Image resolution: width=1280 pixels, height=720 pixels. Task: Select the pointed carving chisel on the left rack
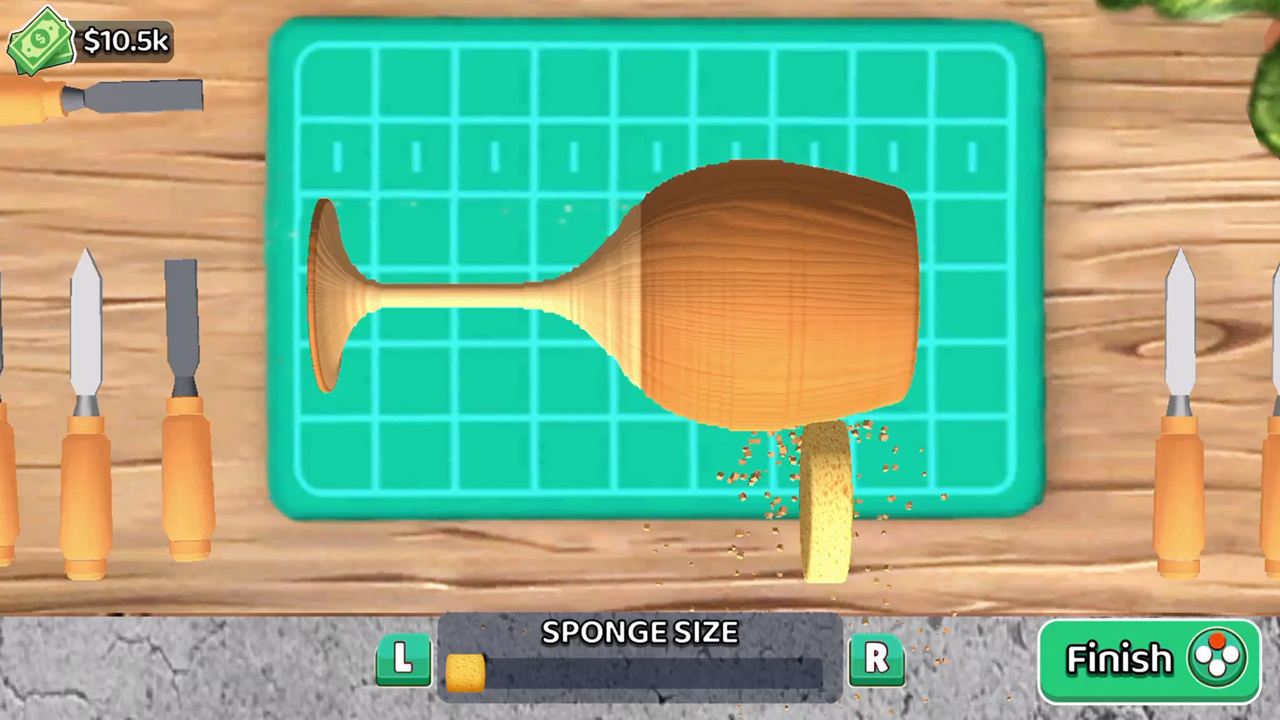click(x=85, y=400)
